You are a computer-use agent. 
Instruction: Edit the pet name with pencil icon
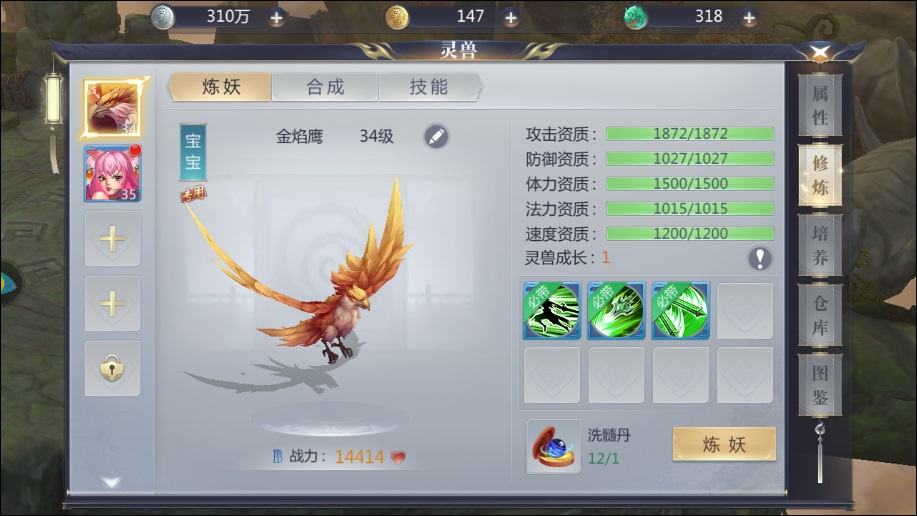click(x=436, y=137)
